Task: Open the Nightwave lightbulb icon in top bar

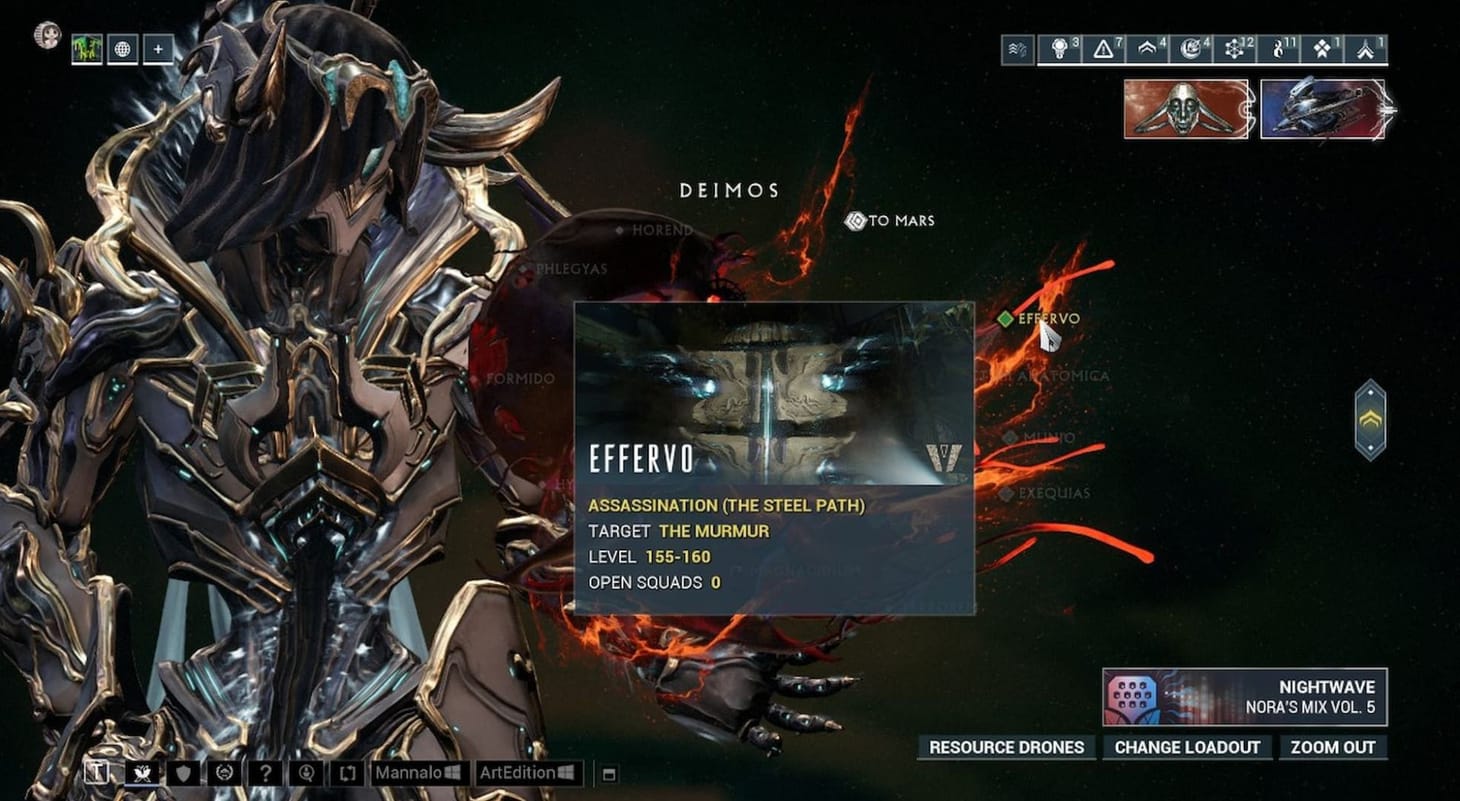Action: [x=1061, y=46]
